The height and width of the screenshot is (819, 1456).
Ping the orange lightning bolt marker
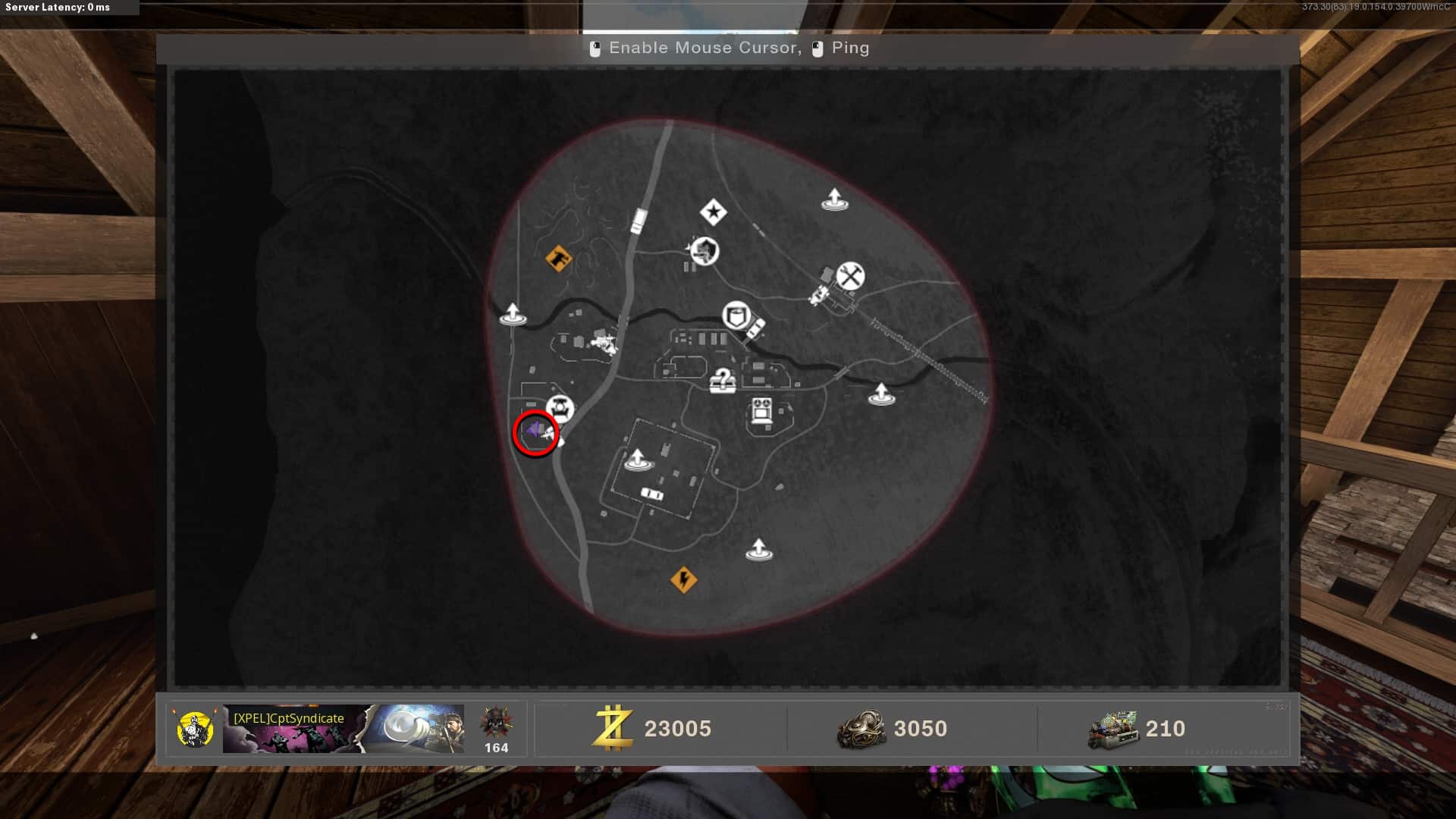coord(683,580)
